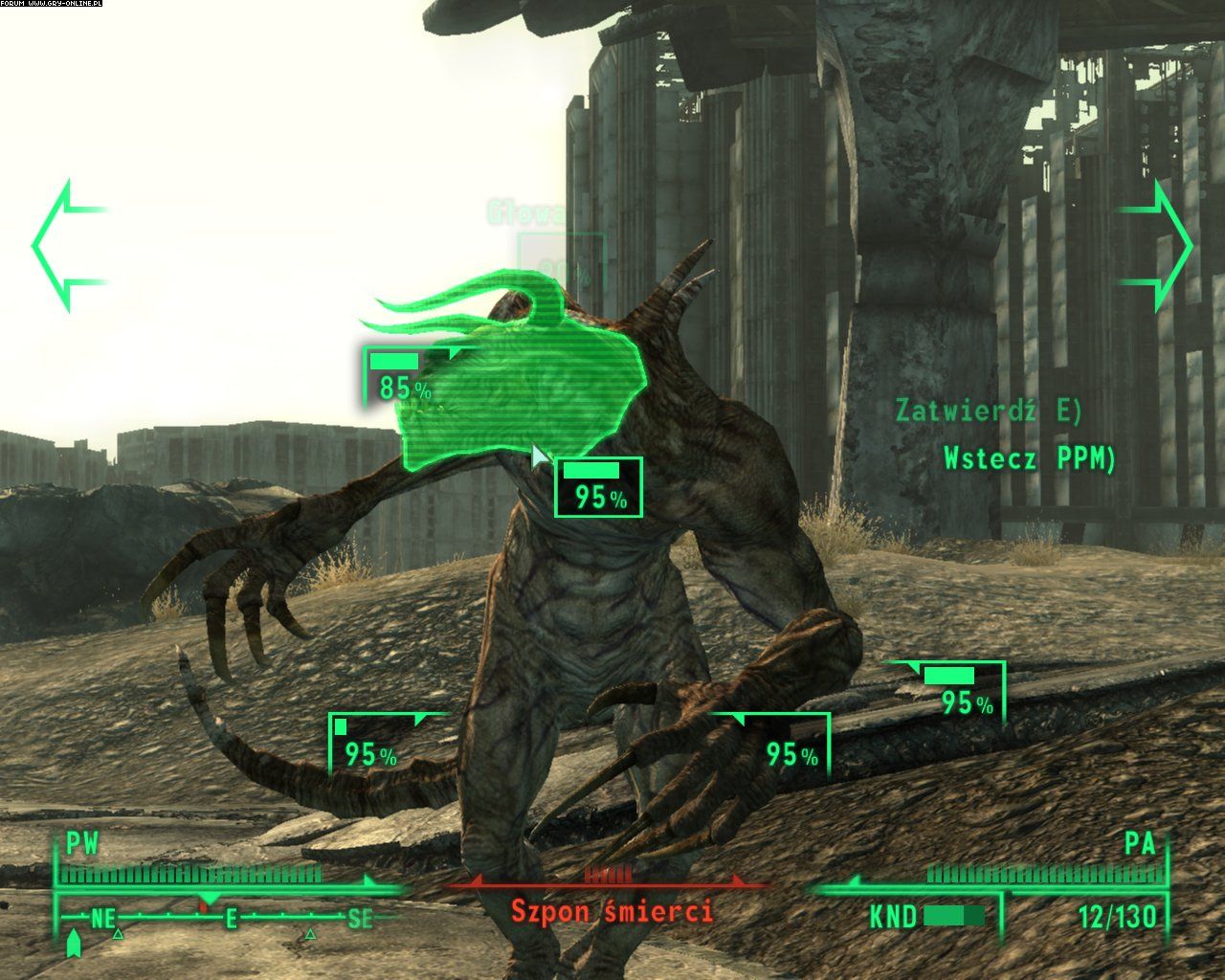Cycle to the next target with right arrow

pos(1157,246)
